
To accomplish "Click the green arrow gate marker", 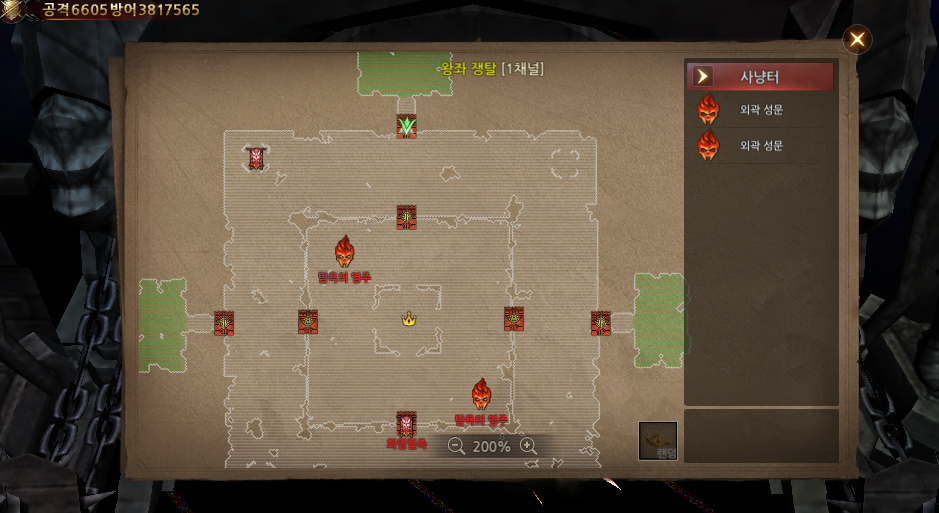I will click(406, 126).
